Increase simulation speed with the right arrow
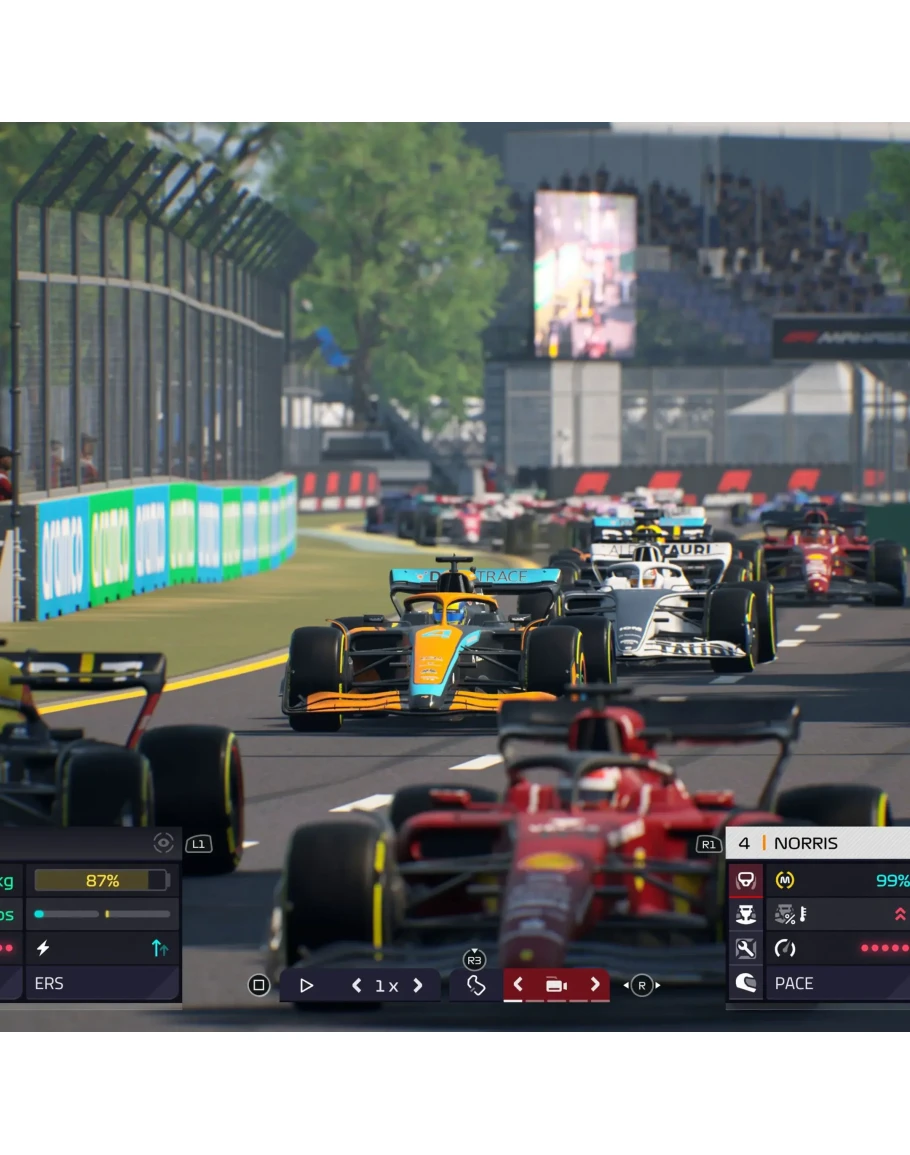 [x=418, y=985]
